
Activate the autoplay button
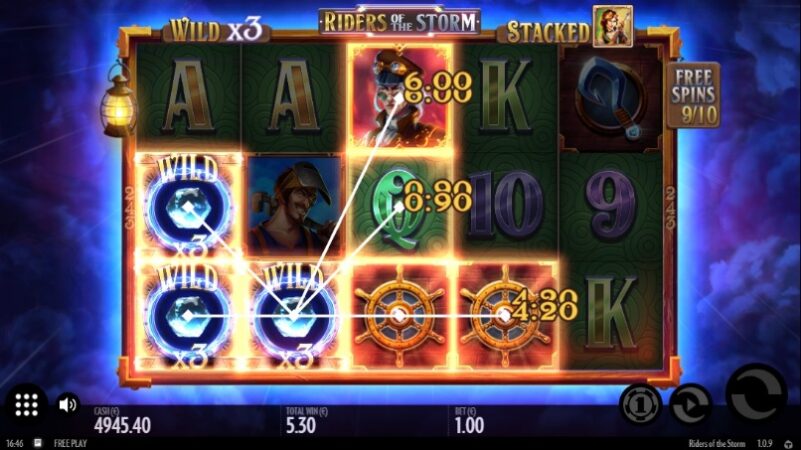point(690,404)
